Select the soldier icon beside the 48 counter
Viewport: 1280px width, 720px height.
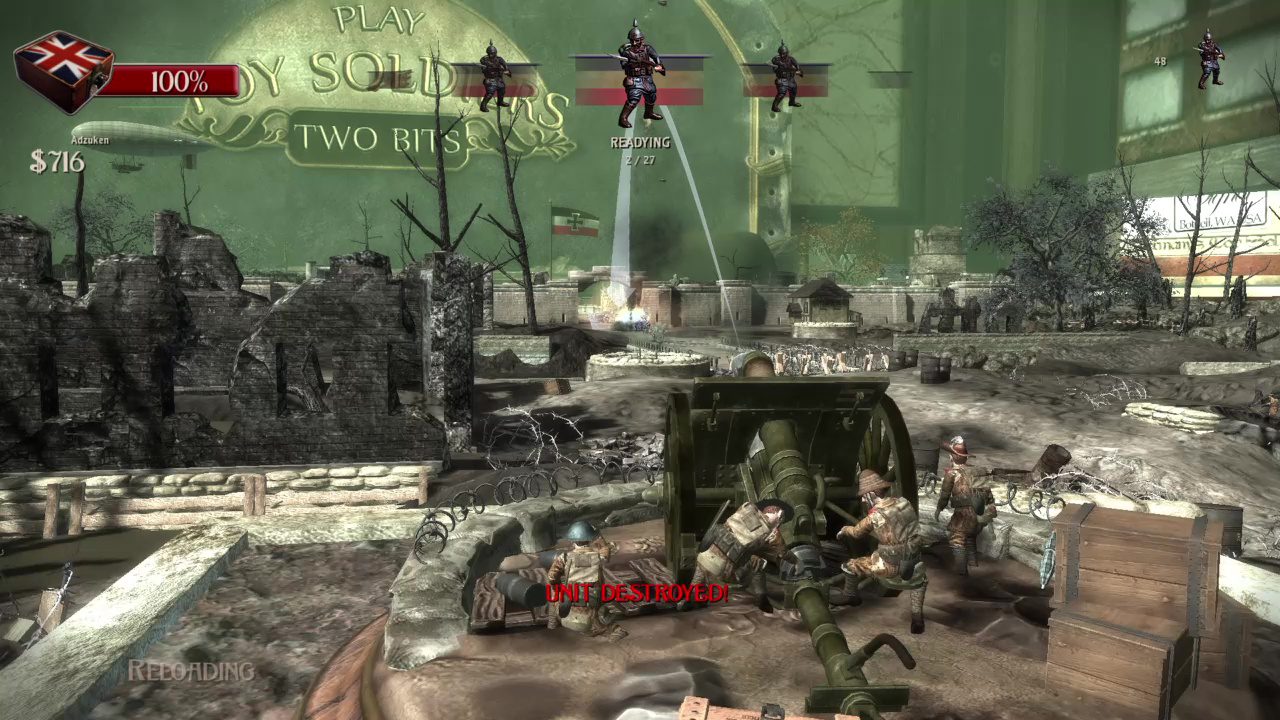[1210, 62]
